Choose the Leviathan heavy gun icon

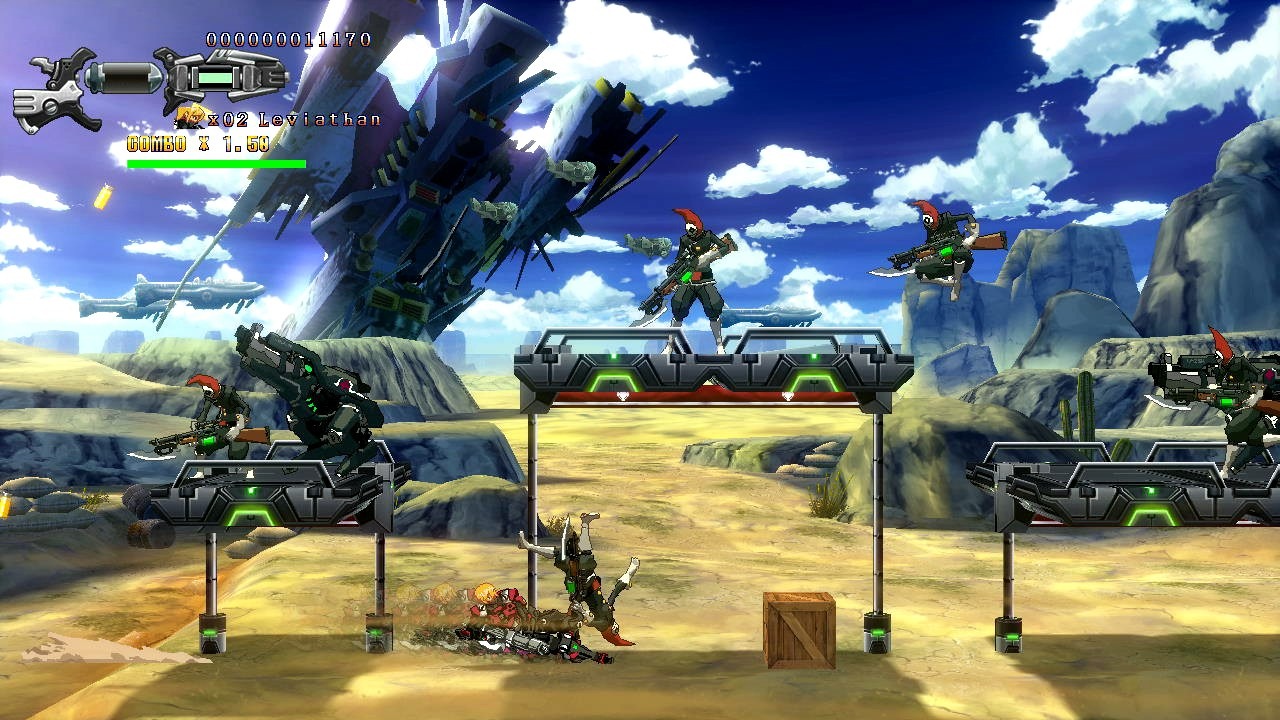point(225,77)
